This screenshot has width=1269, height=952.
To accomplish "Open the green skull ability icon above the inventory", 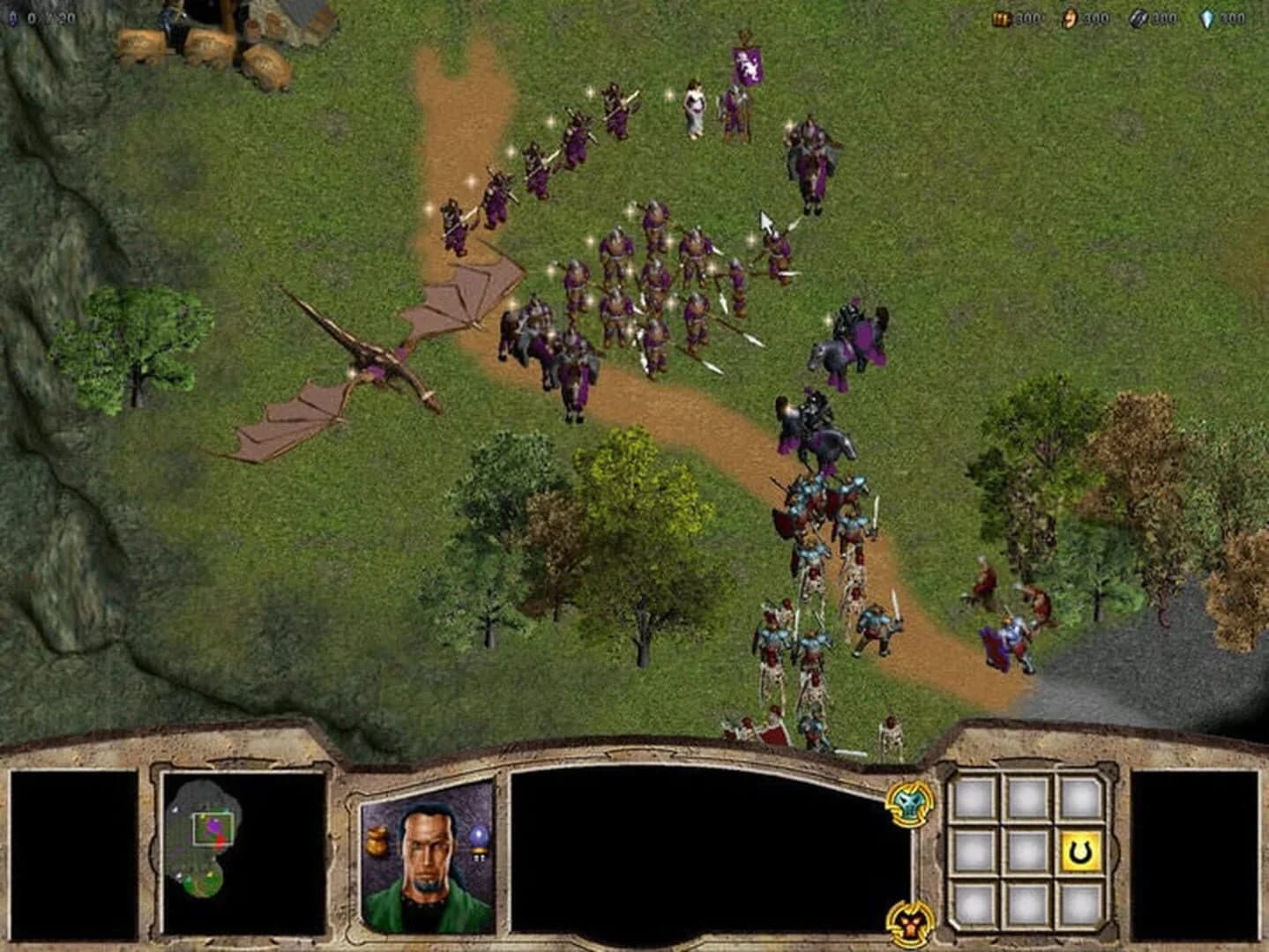I will [909, 805].
